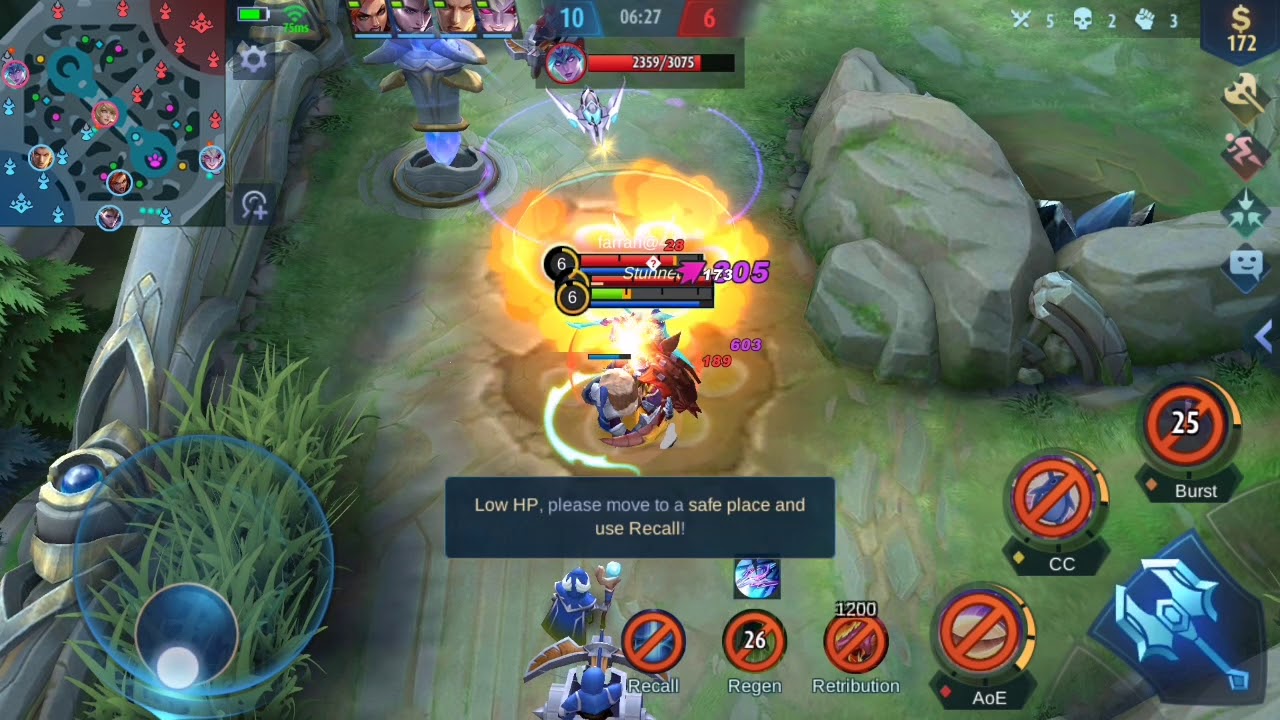Image resolution: width=1280 pixels, height=720 pixels.
Task: Tap the minimap
Action: point(112,112)
